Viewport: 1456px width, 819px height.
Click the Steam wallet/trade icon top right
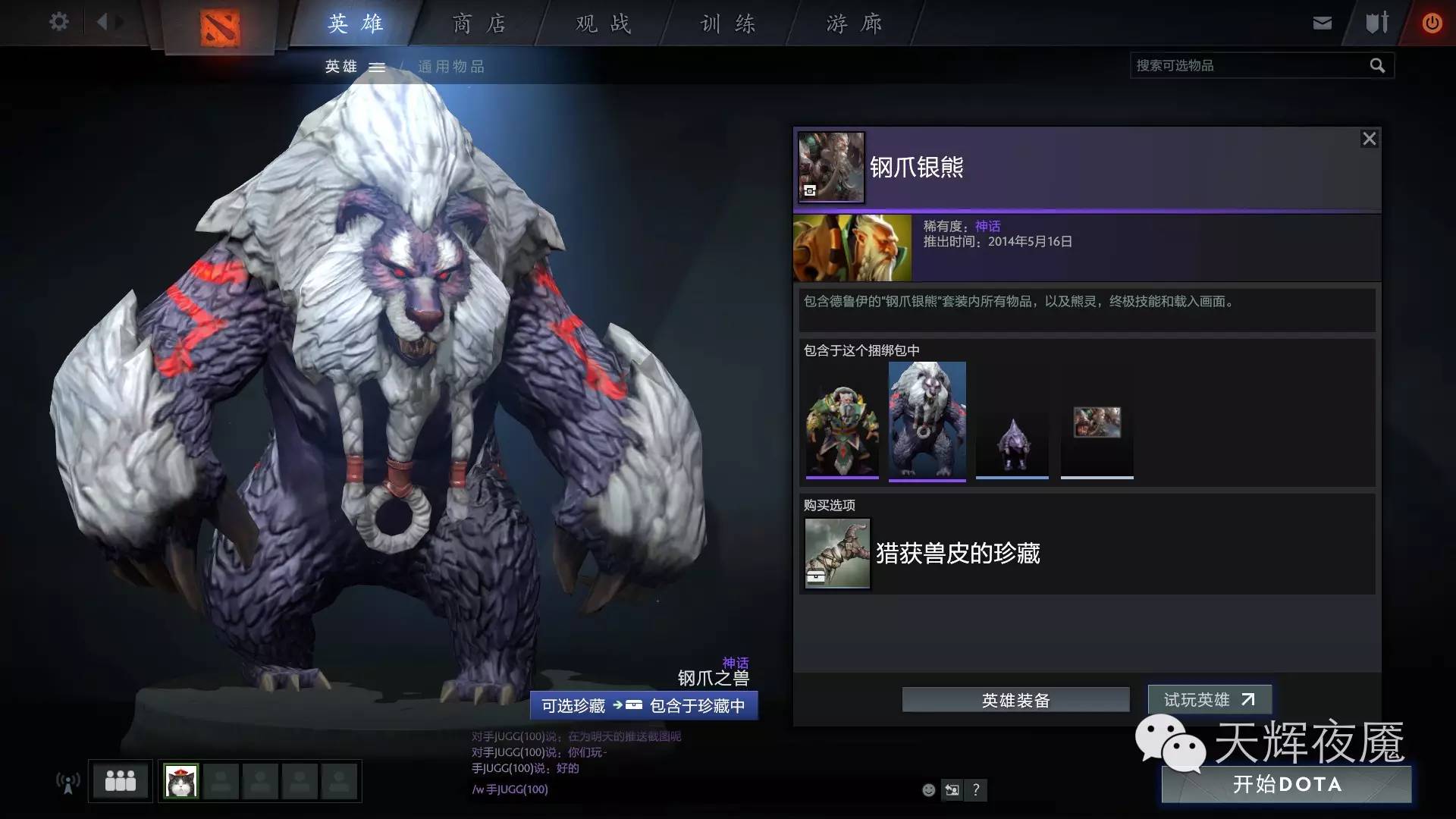click(1376, 23)
